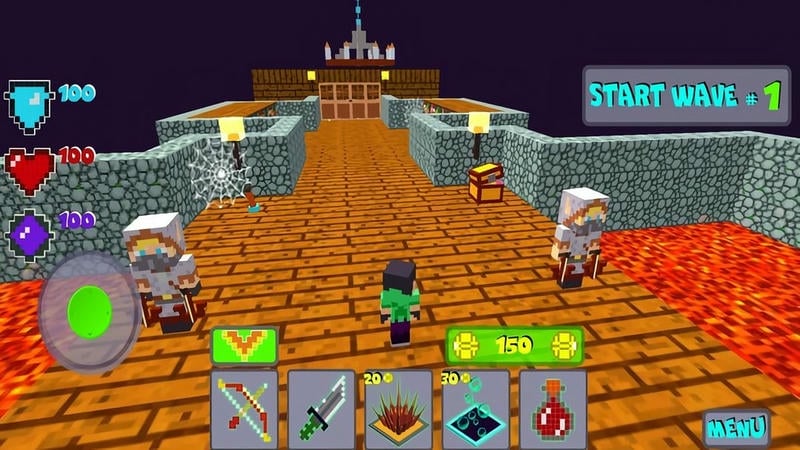
Task: Open the MENU button
Action: click(736, 428)
